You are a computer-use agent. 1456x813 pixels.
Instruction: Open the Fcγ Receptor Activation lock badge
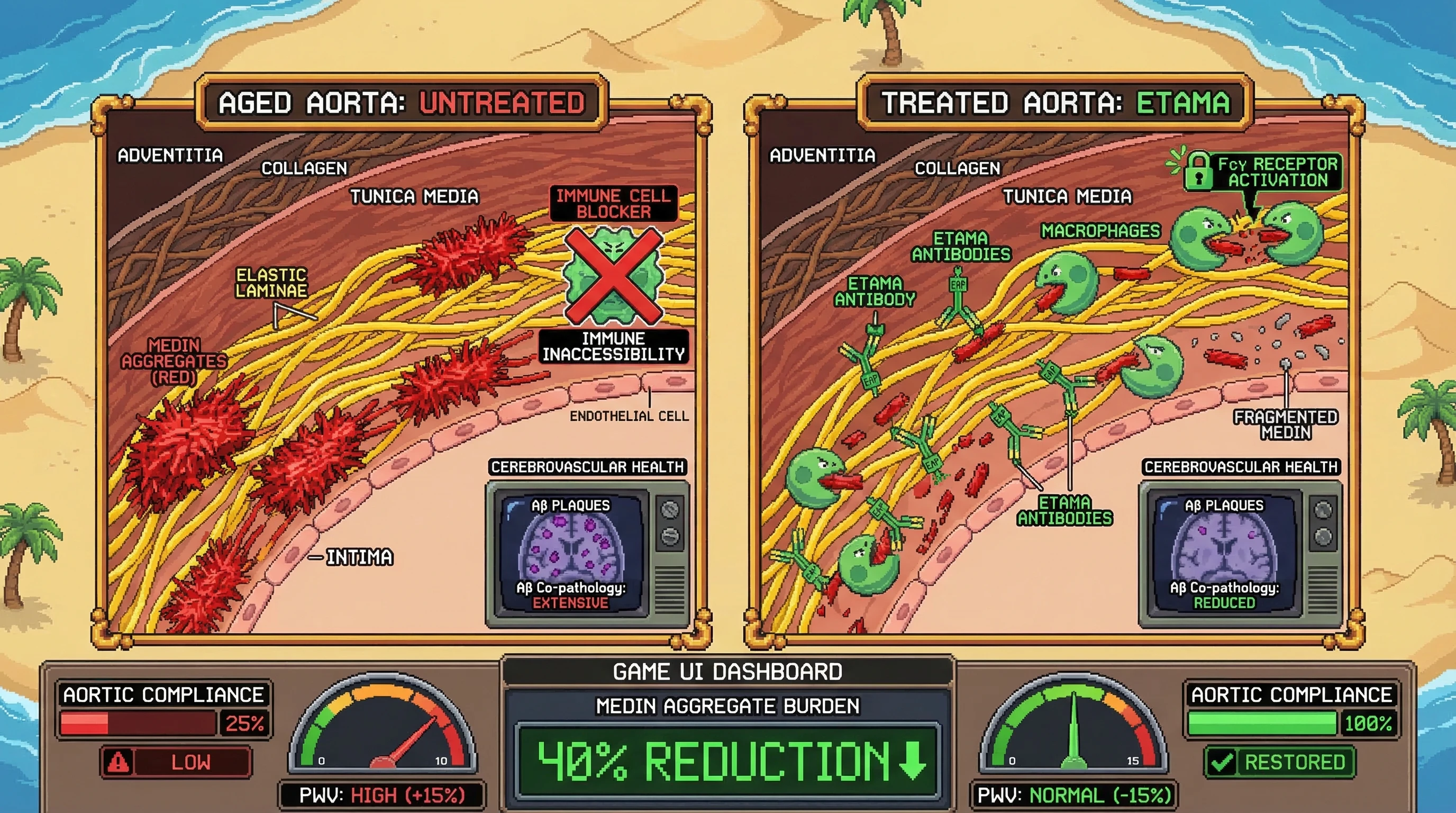[x=1263, y=172]
